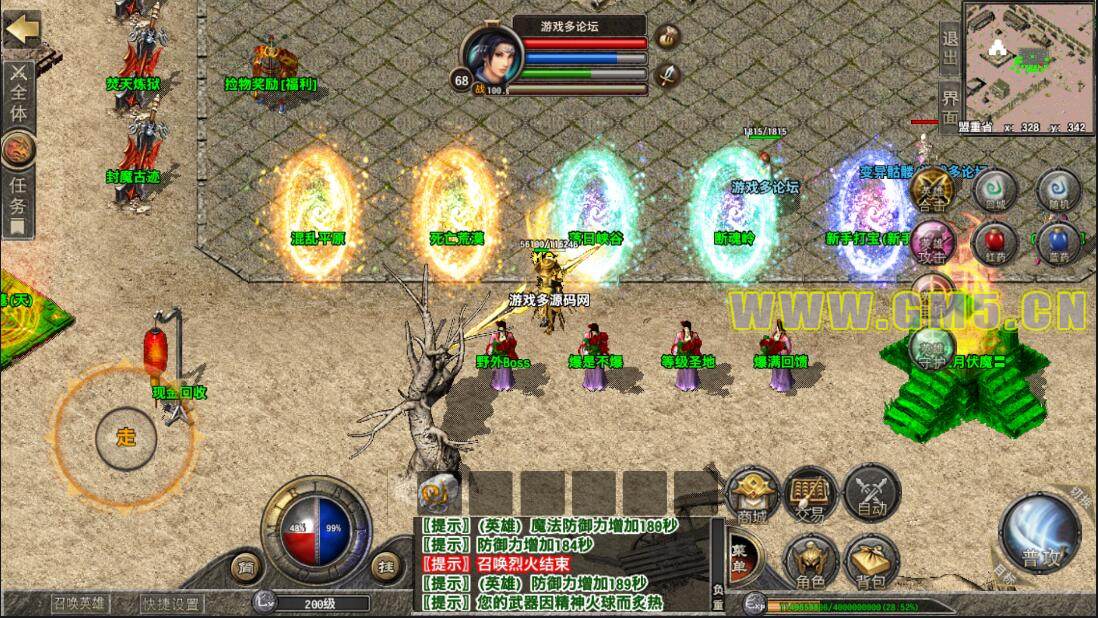Open the 角色 character sheet

click(811, 560)
